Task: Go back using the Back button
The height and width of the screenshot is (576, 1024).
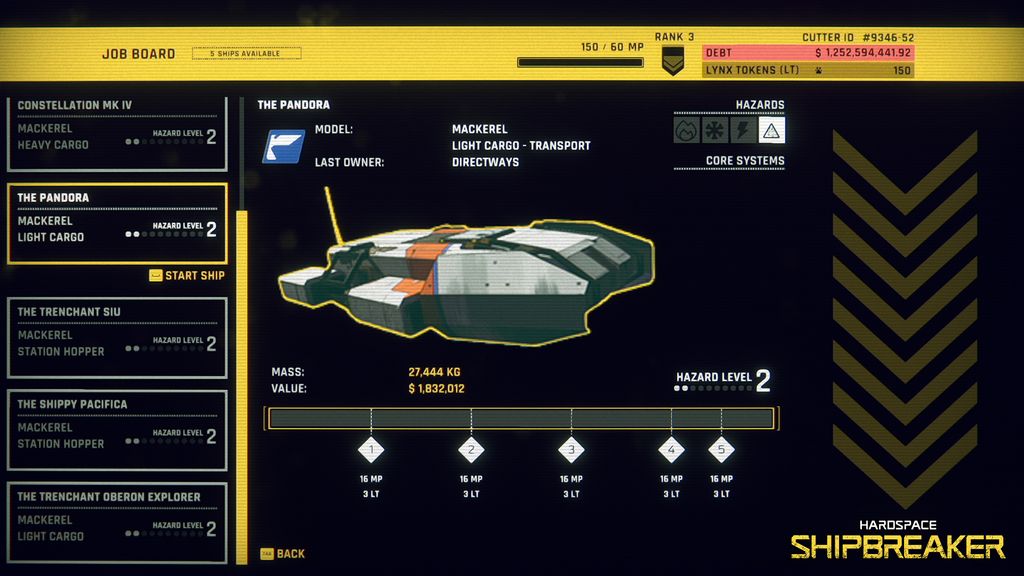Action: tap(283, 554)
